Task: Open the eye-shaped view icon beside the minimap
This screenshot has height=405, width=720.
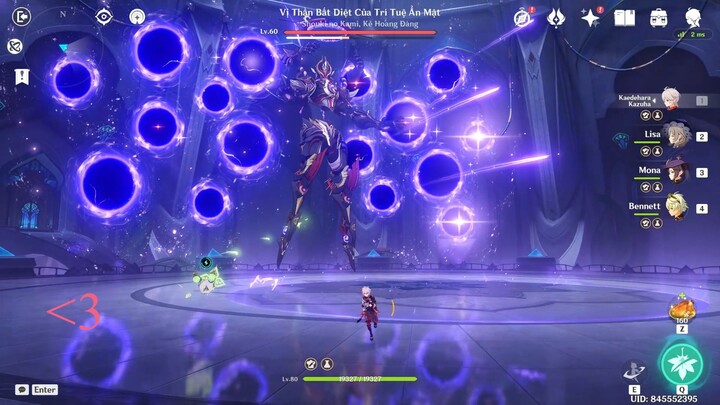Action: pos(104,16)
